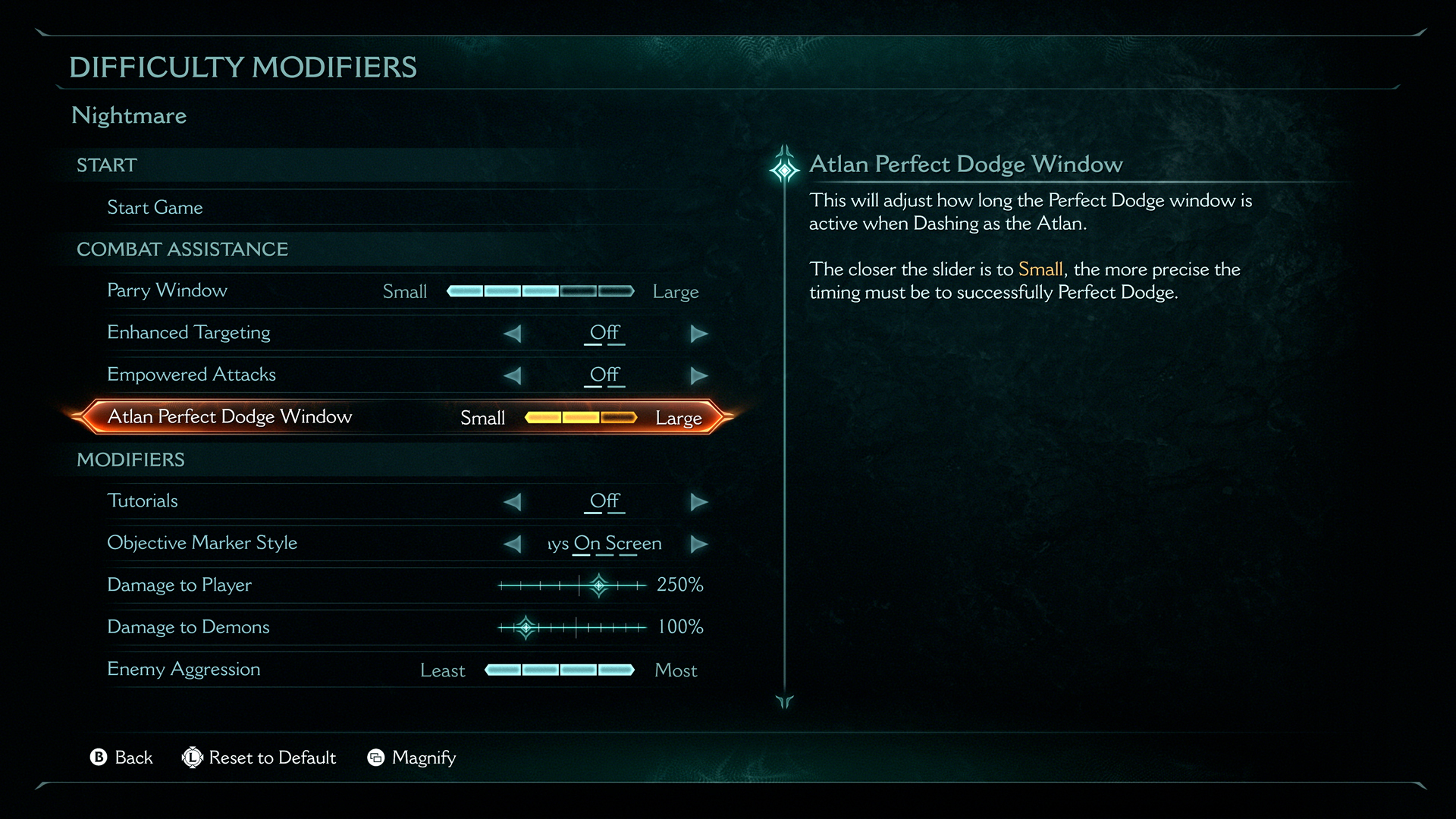Click left arrow for Empowered Attacks
The width and height of the screenshot is (1456, 819).
pyautogui.click(x=513, y=375)
